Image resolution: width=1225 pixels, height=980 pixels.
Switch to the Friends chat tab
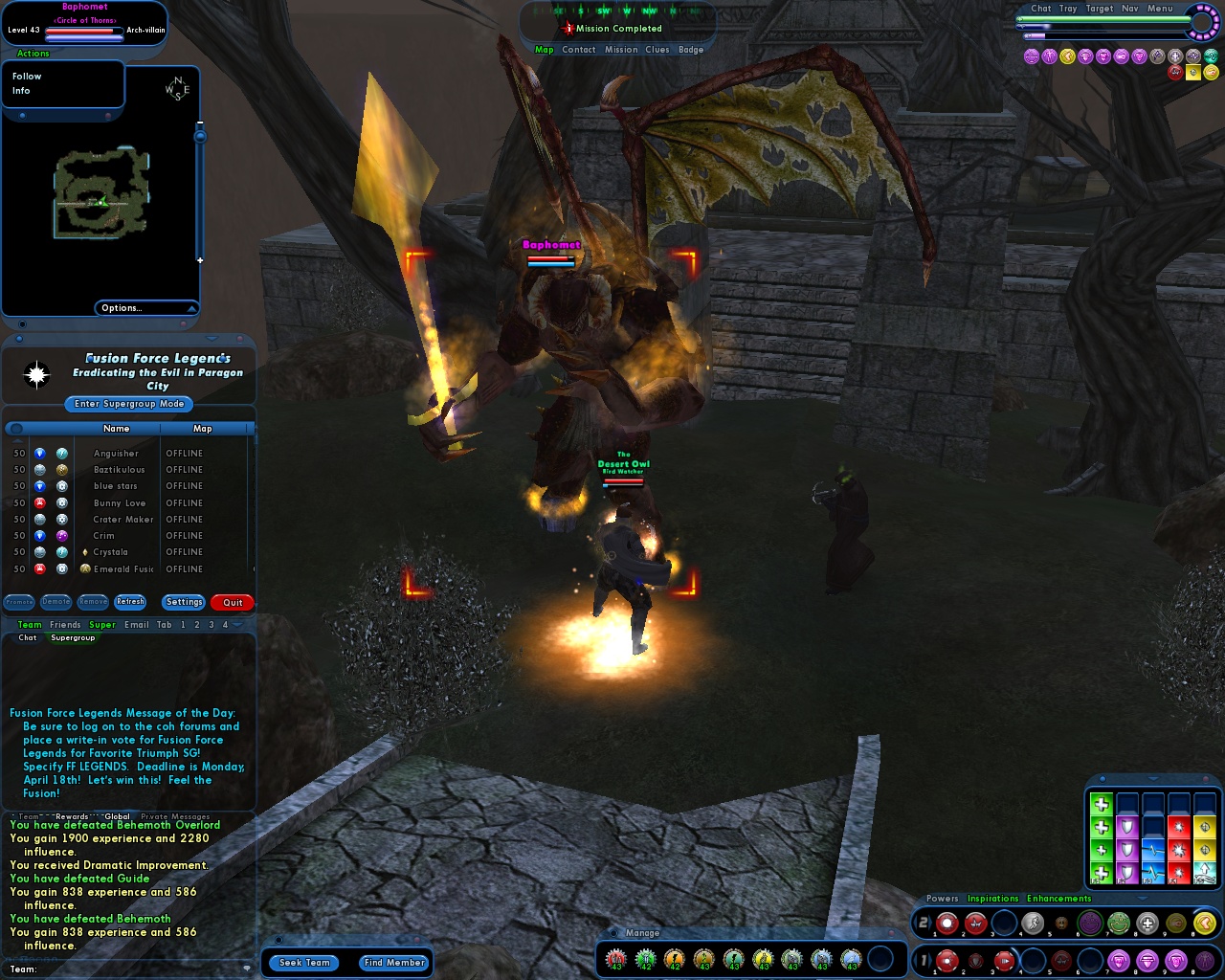pyautogui.click(x=65, y=624)
